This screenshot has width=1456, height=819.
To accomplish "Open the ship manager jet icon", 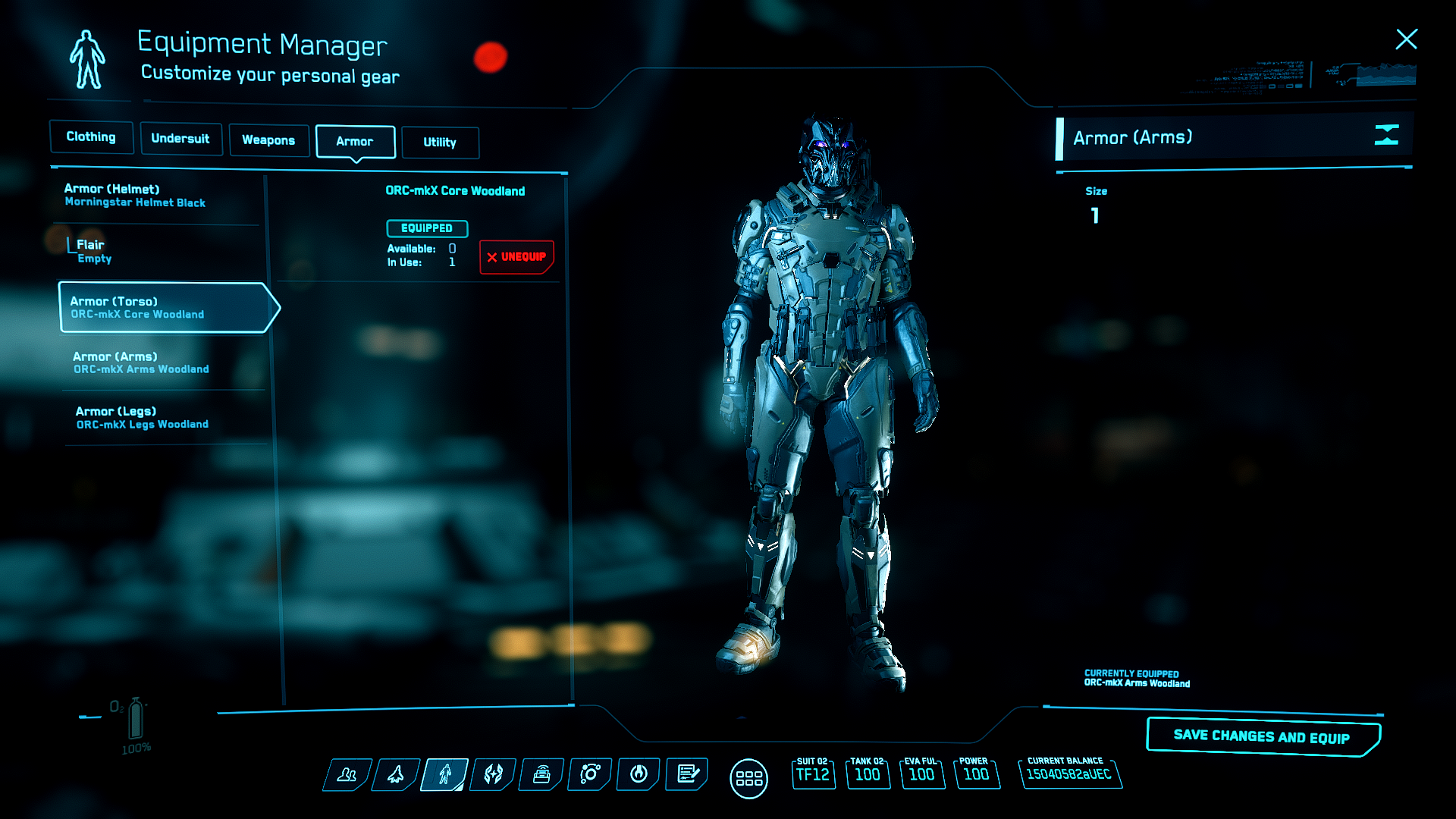I will [396, 774].
